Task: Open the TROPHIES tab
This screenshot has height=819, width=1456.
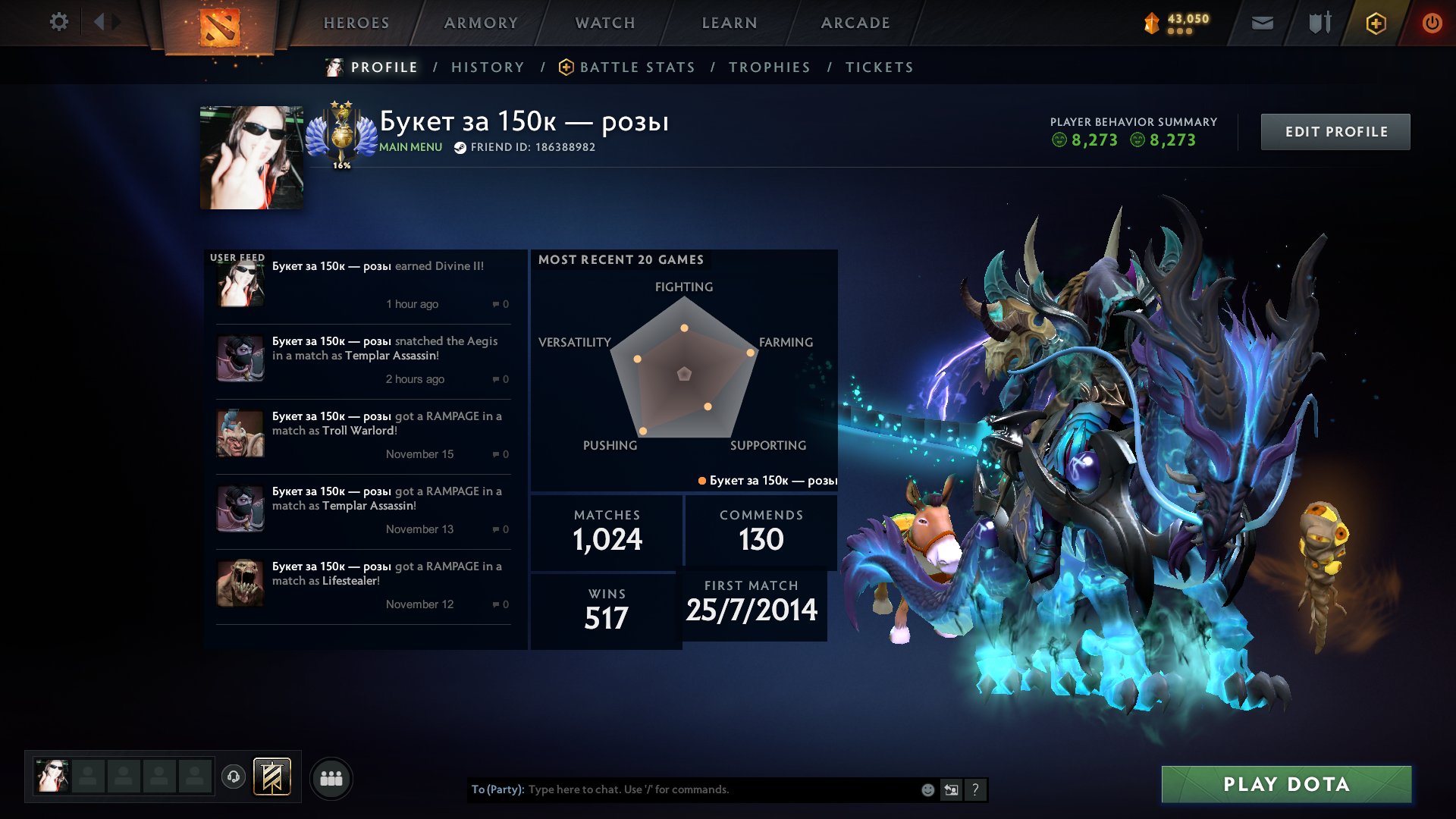Action: (x=770, y=67)
